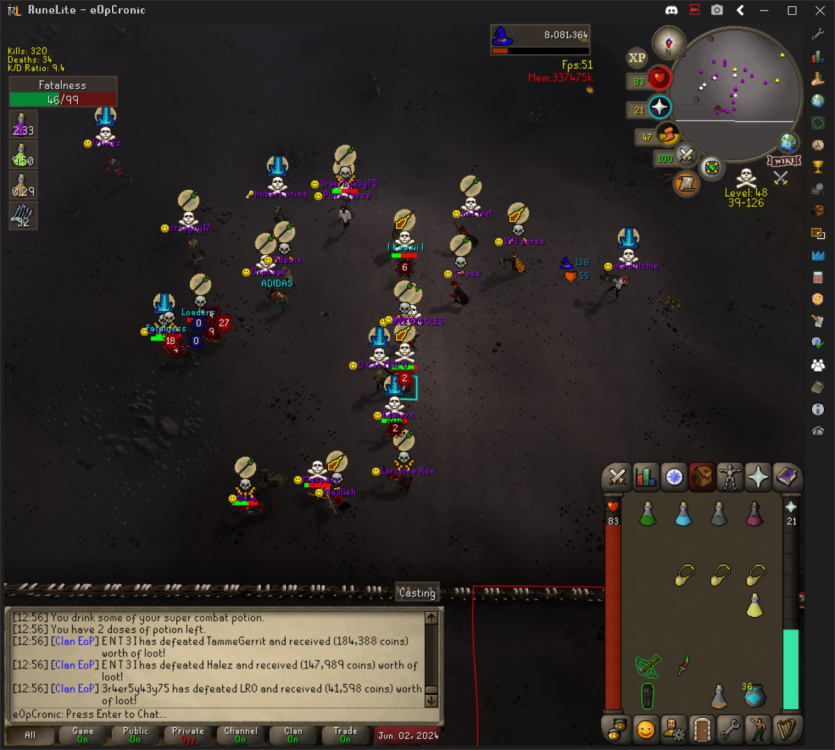The width and height of the screenshot is (835, 750).
Task: Open the Worn Equipment tab
Action: click(x=731, y=477)
